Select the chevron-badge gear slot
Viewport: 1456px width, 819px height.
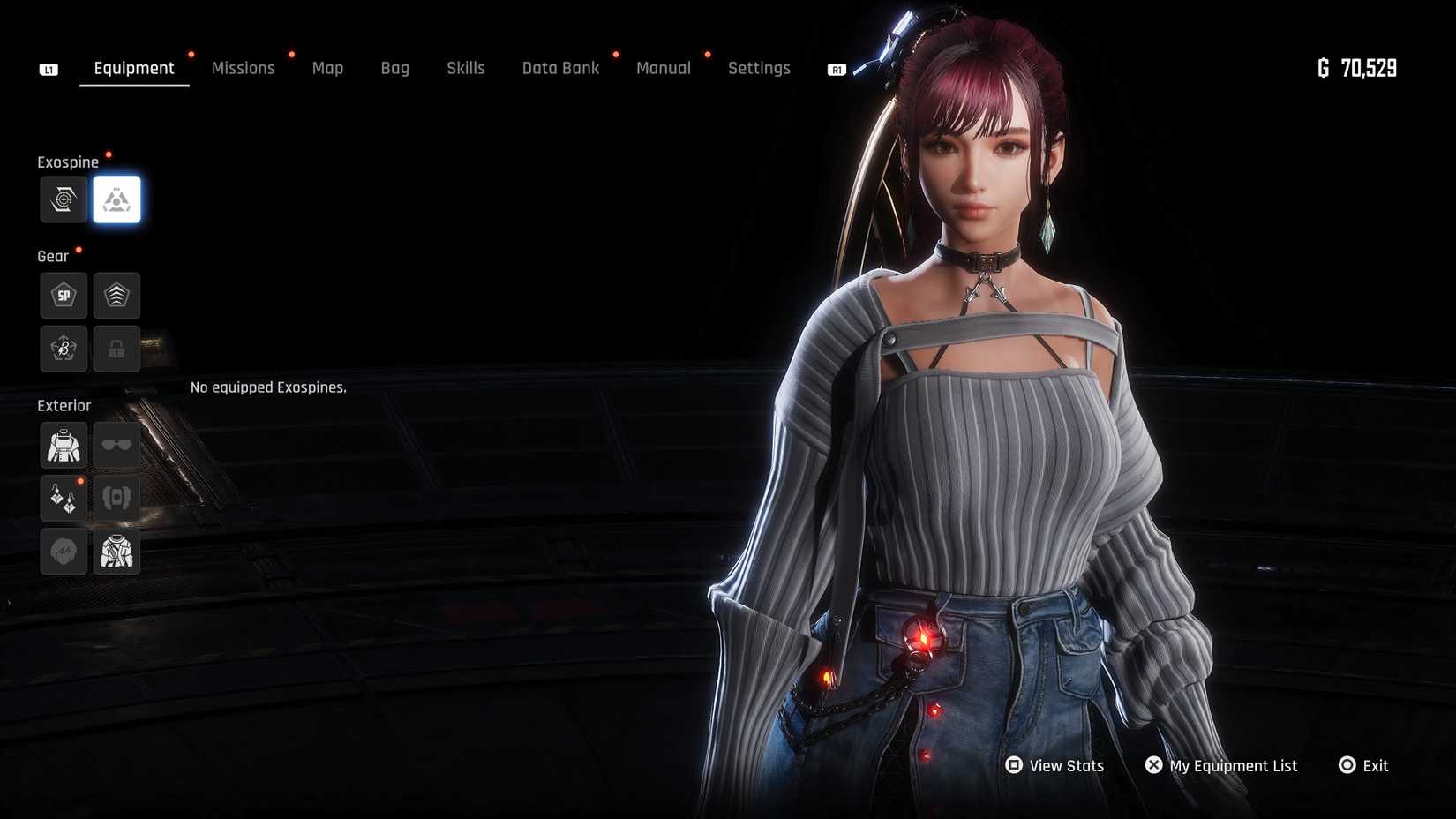click(x=116, y=296)
